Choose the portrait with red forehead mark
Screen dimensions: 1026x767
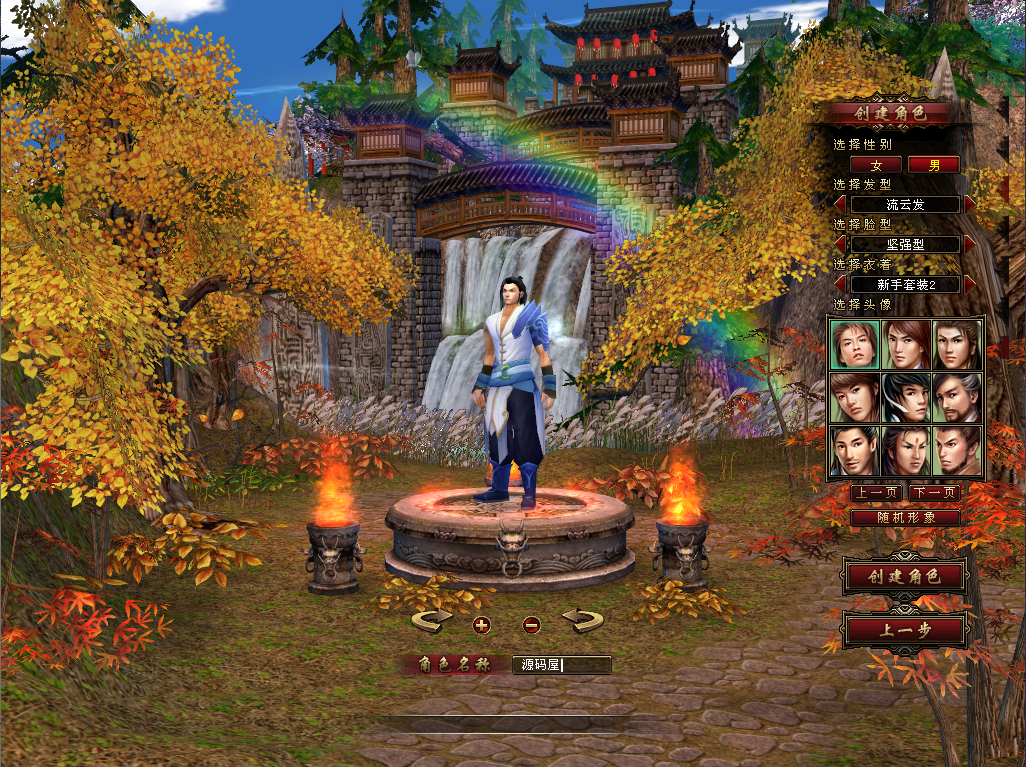pyautogui.click(x=906, y=451)
